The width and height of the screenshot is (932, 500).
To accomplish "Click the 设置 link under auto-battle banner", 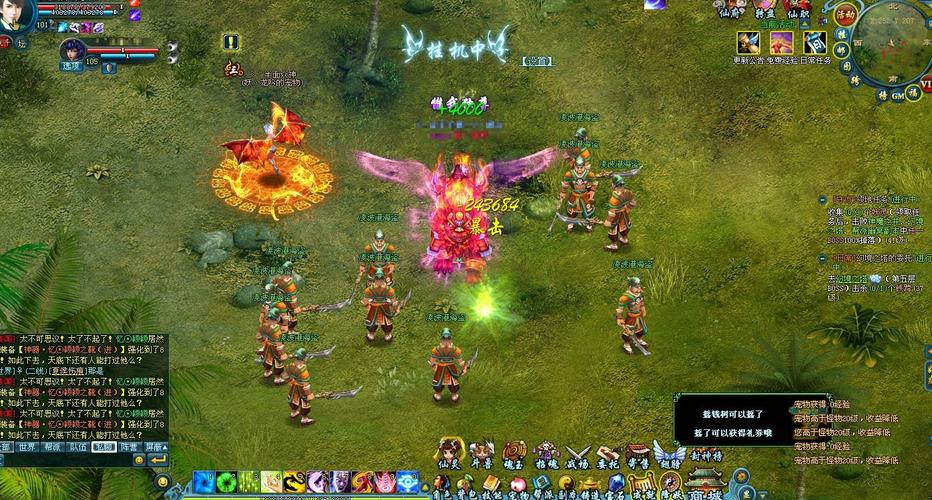I will point(537,61).
